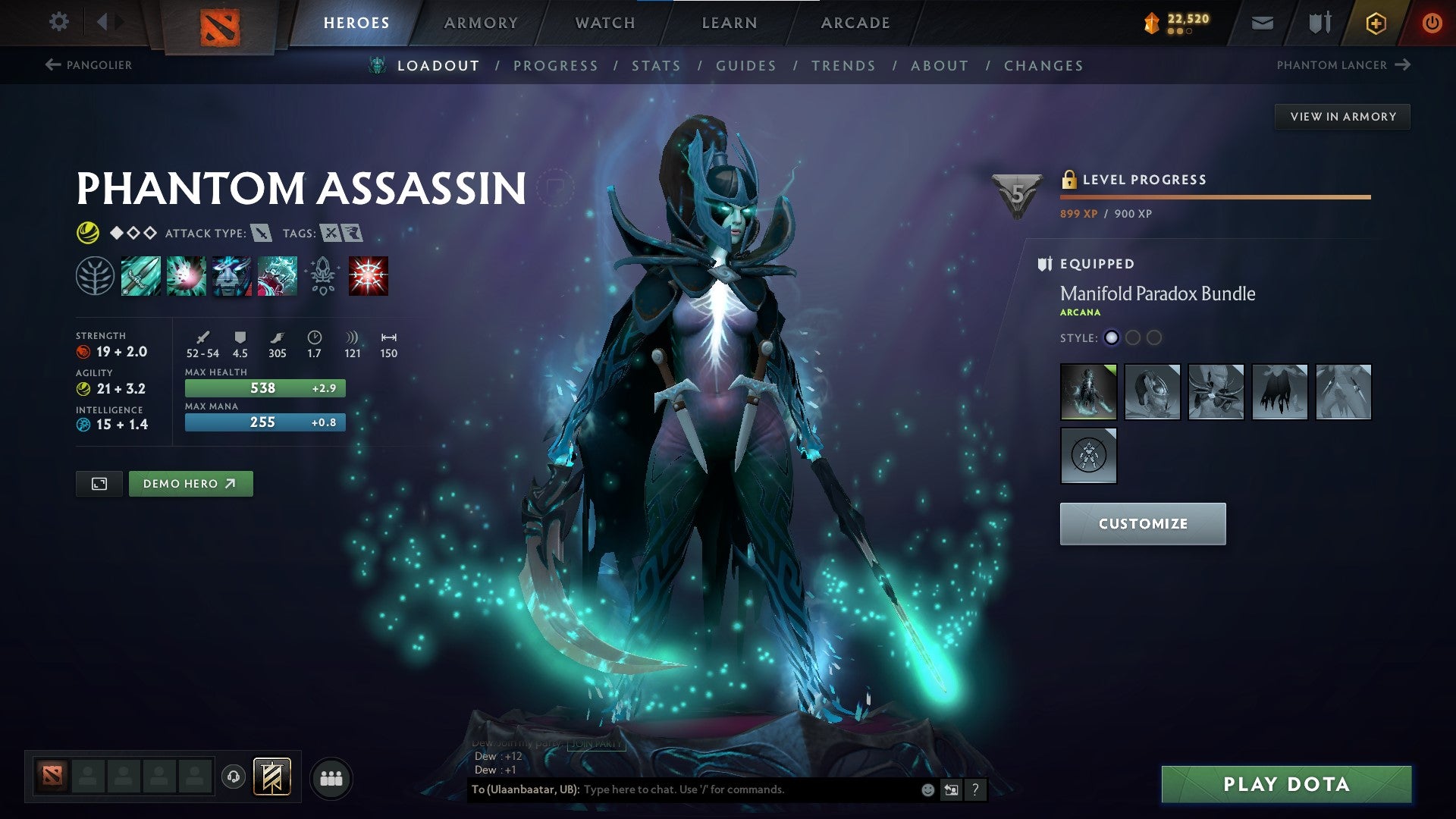
Task: Choose the second Arcana style option
Action: coord(1134,339)
